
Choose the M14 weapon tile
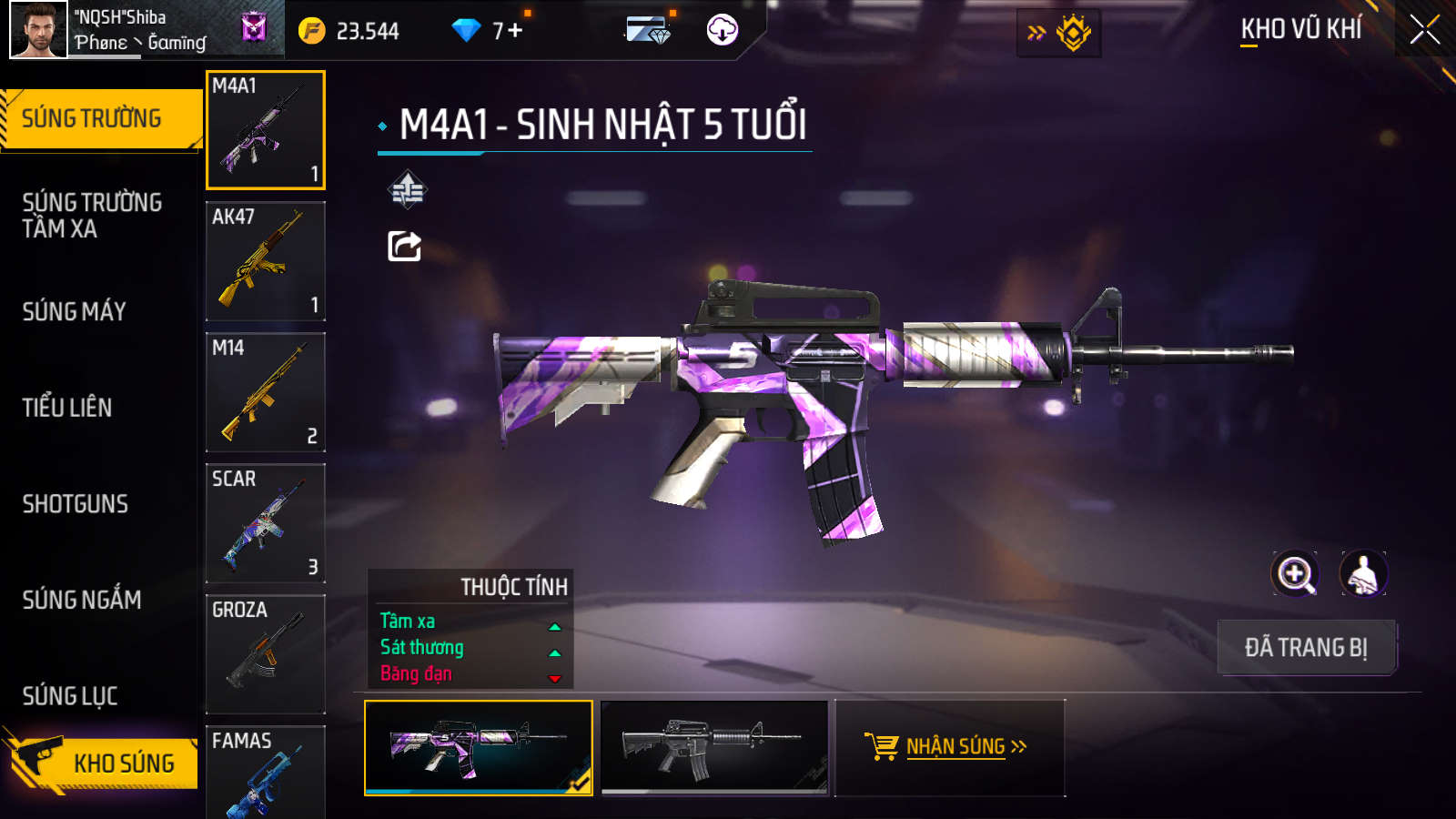coord(266,392)
